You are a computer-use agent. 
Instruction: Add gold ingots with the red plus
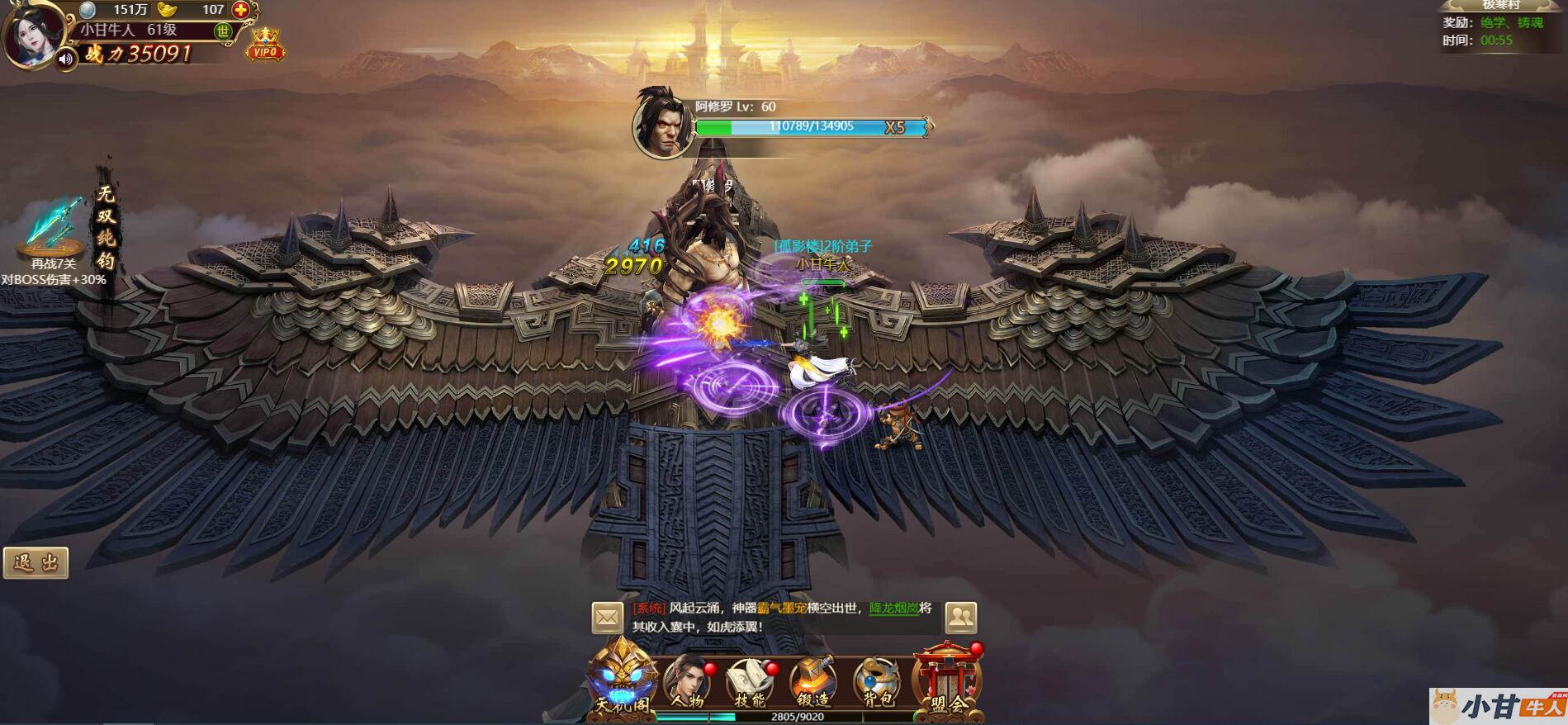pyautogui.click(x=240, y=10)
